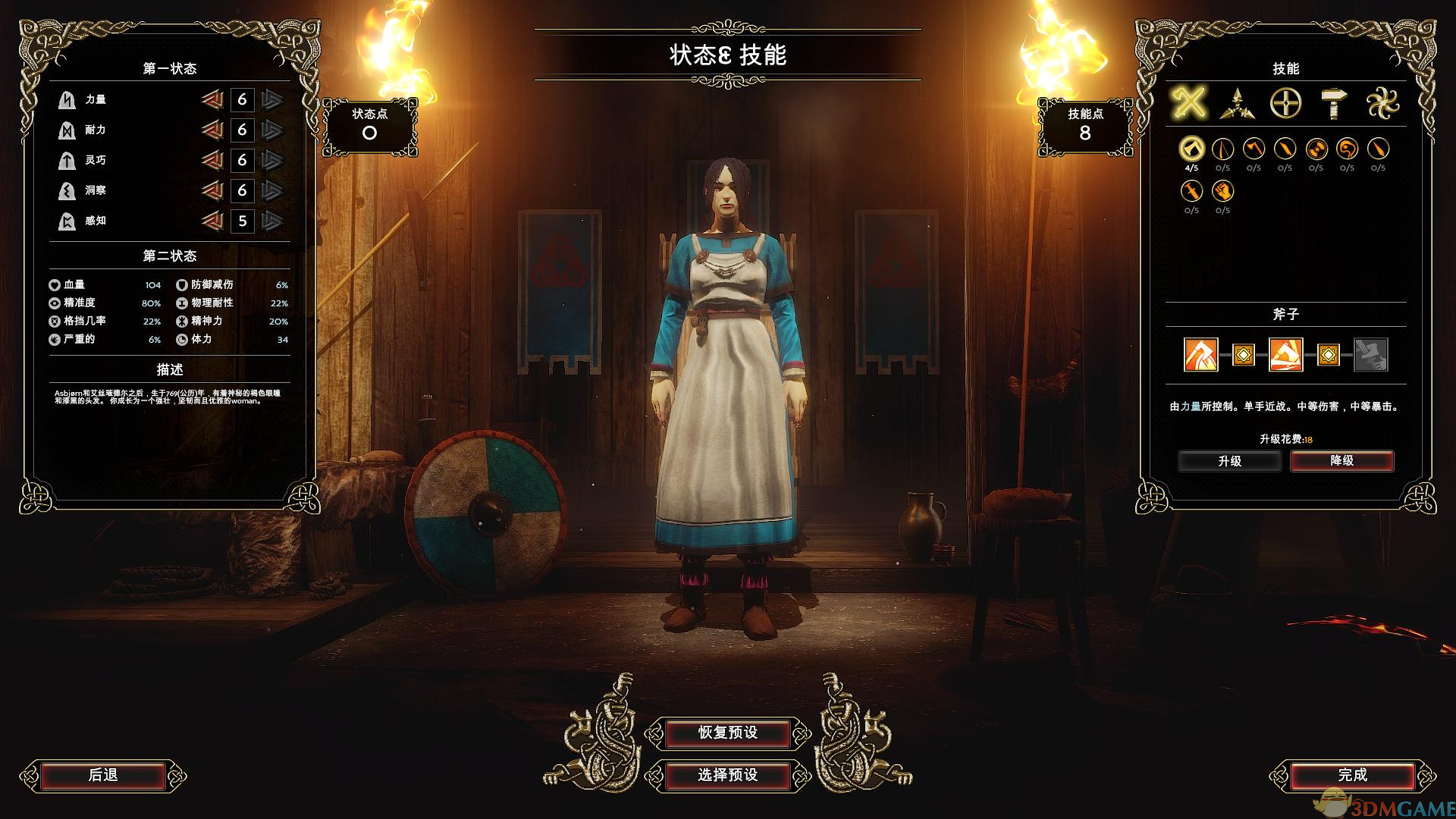Downgrade the axe skill with 降级
The width and height of the screenshot is (1456, 819).
pyautogui.click(x=1341, y=461)
